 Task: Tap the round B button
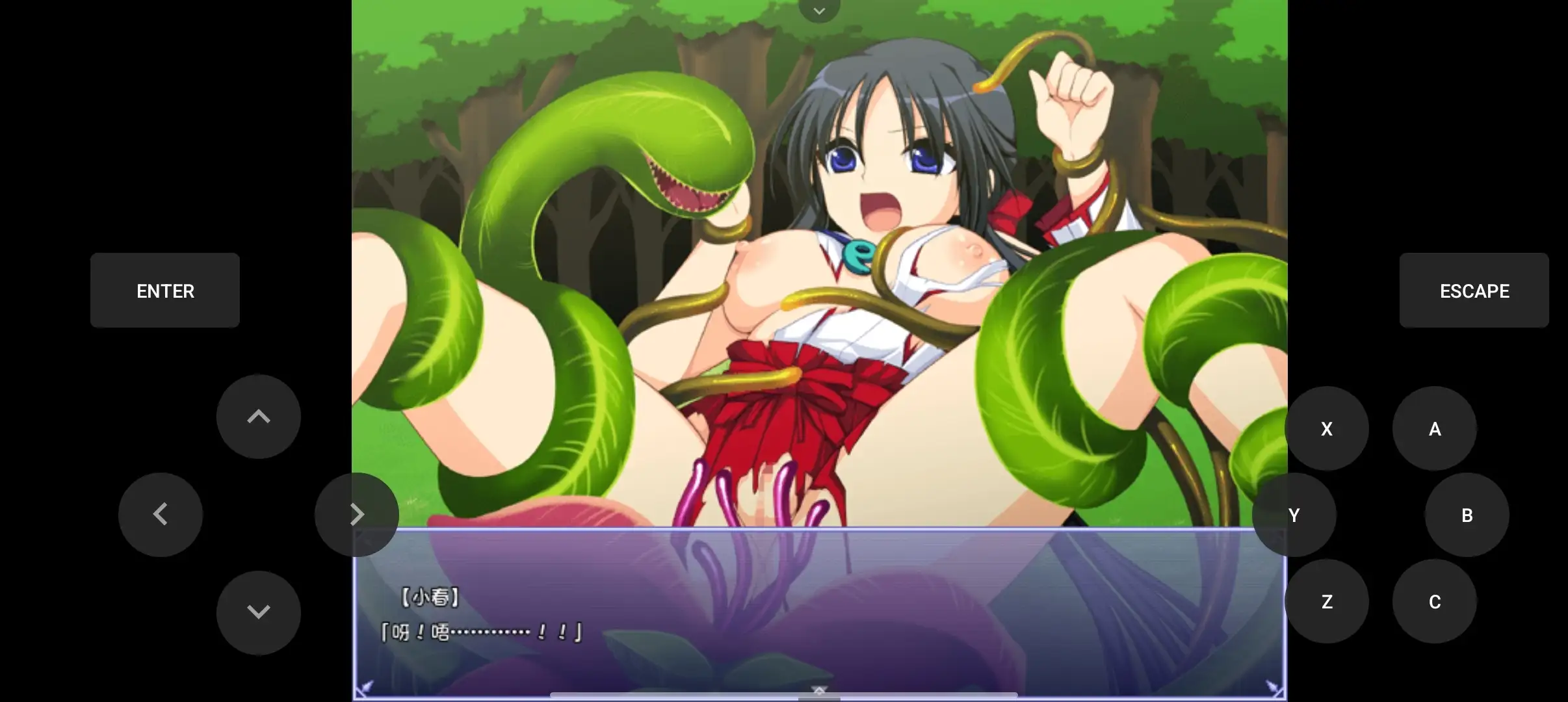[x=1467, y=515]
